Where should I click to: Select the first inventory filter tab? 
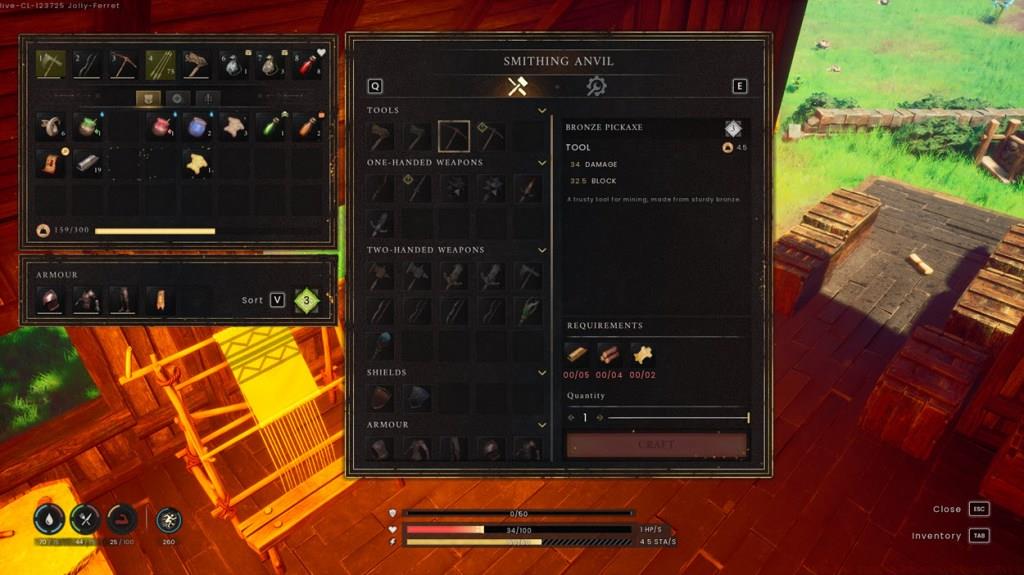click(149, 98)
